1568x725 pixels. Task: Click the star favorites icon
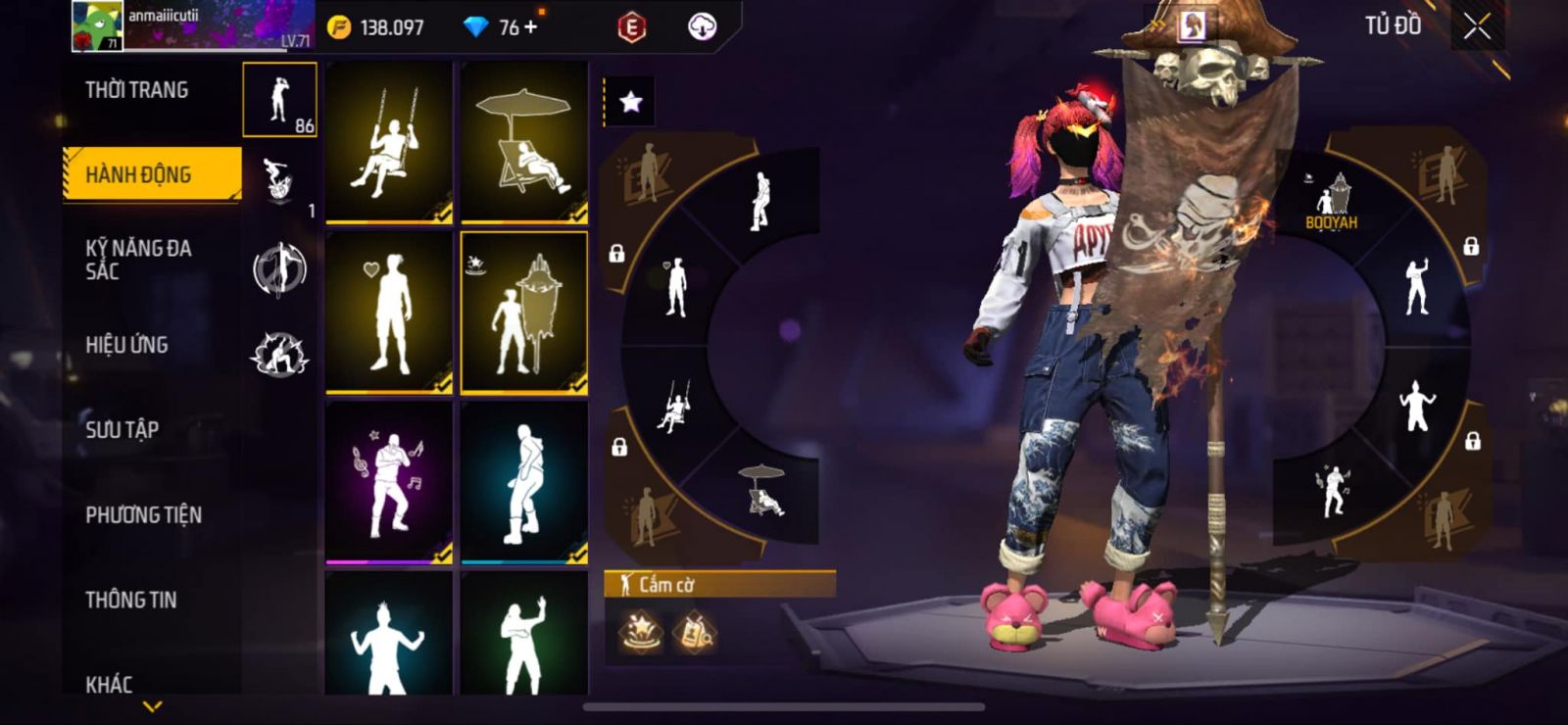(x=631, y=102)
